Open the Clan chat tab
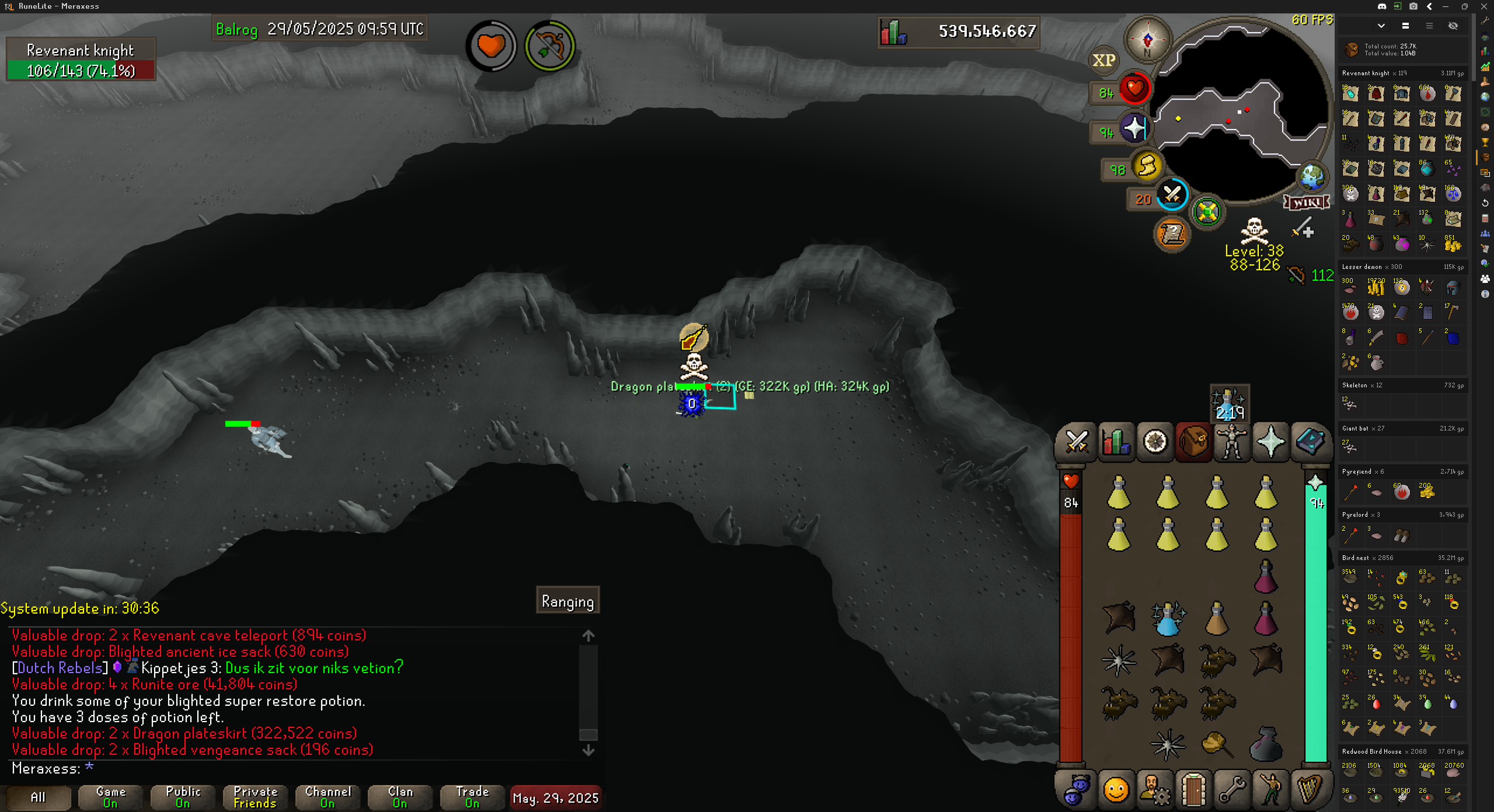Viewport: 1494px width, 812px height. pos(400,797)
